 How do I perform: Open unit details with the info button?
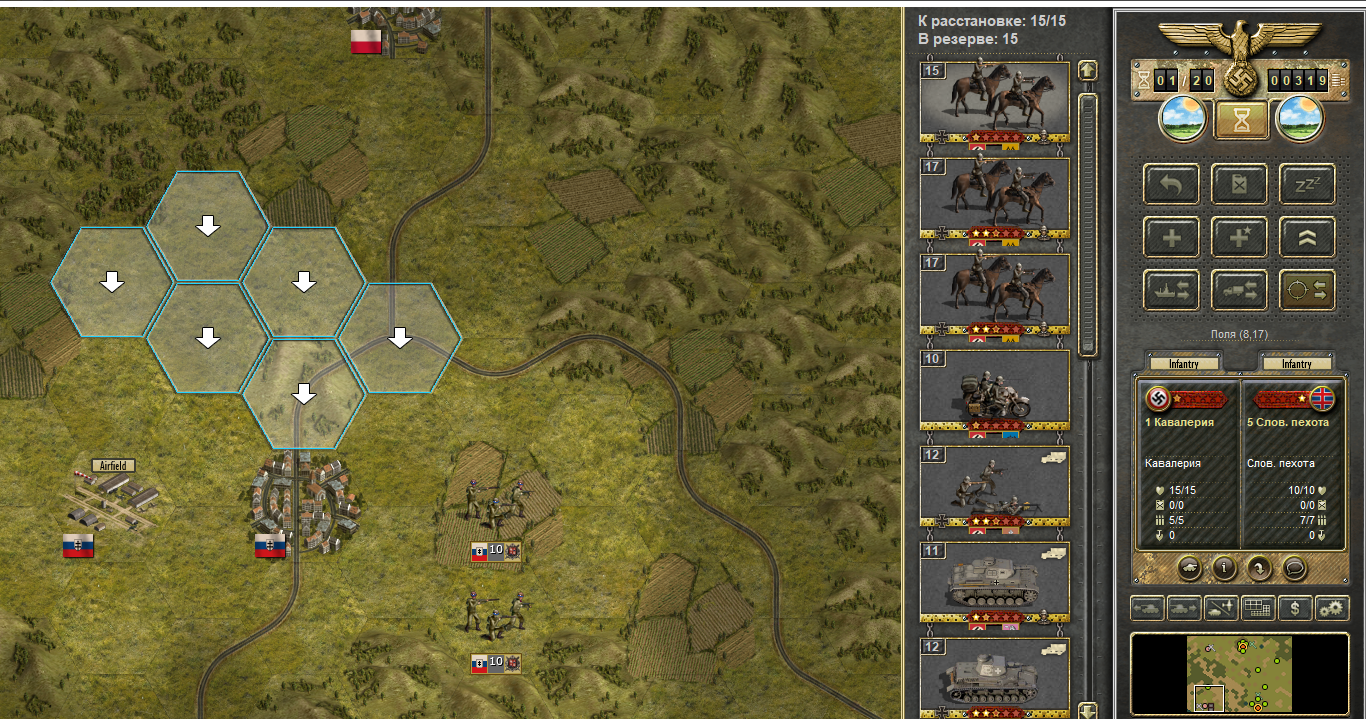(x=1225, y=568)
